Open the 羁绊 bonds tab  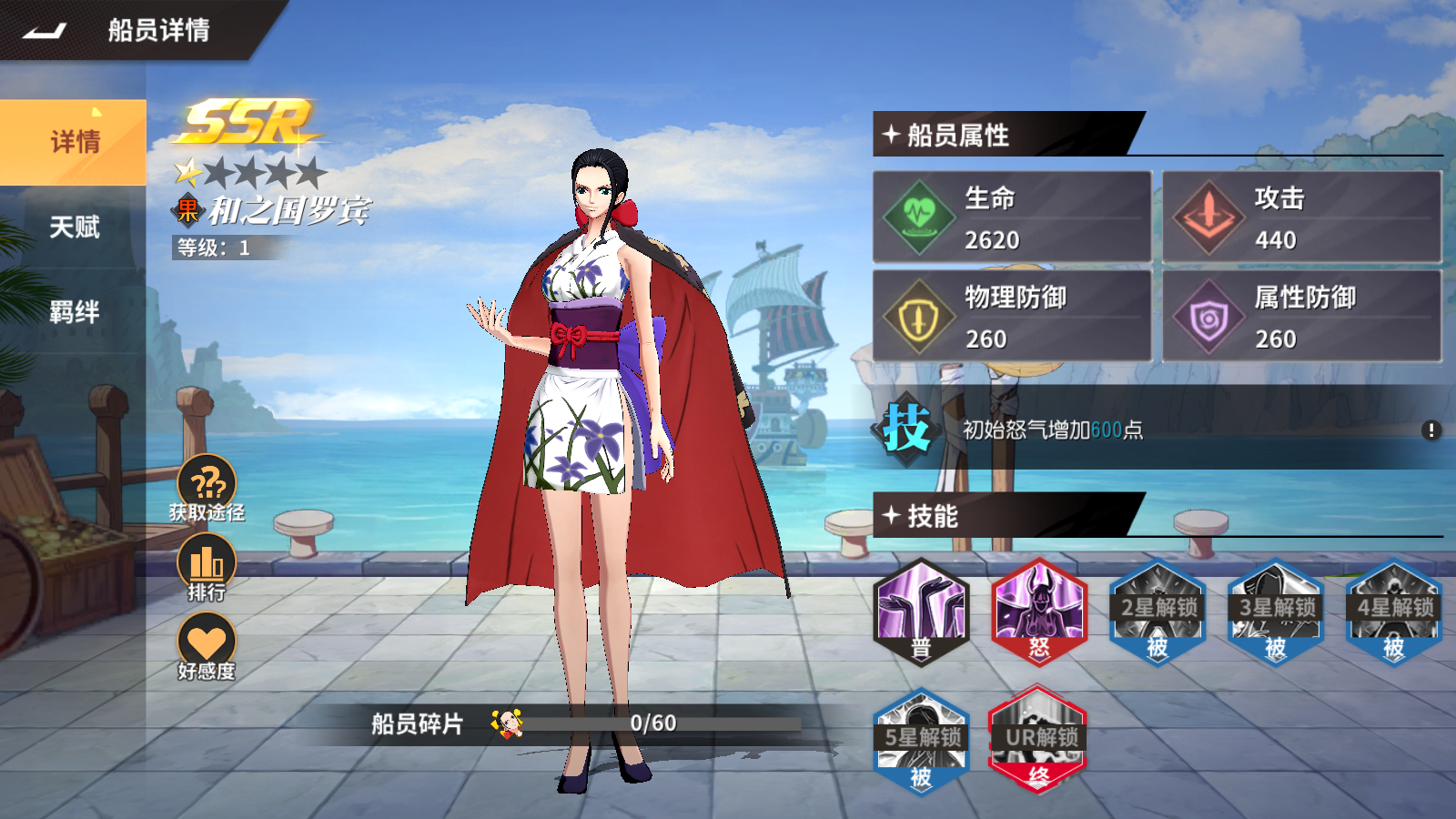pos(74,312)
